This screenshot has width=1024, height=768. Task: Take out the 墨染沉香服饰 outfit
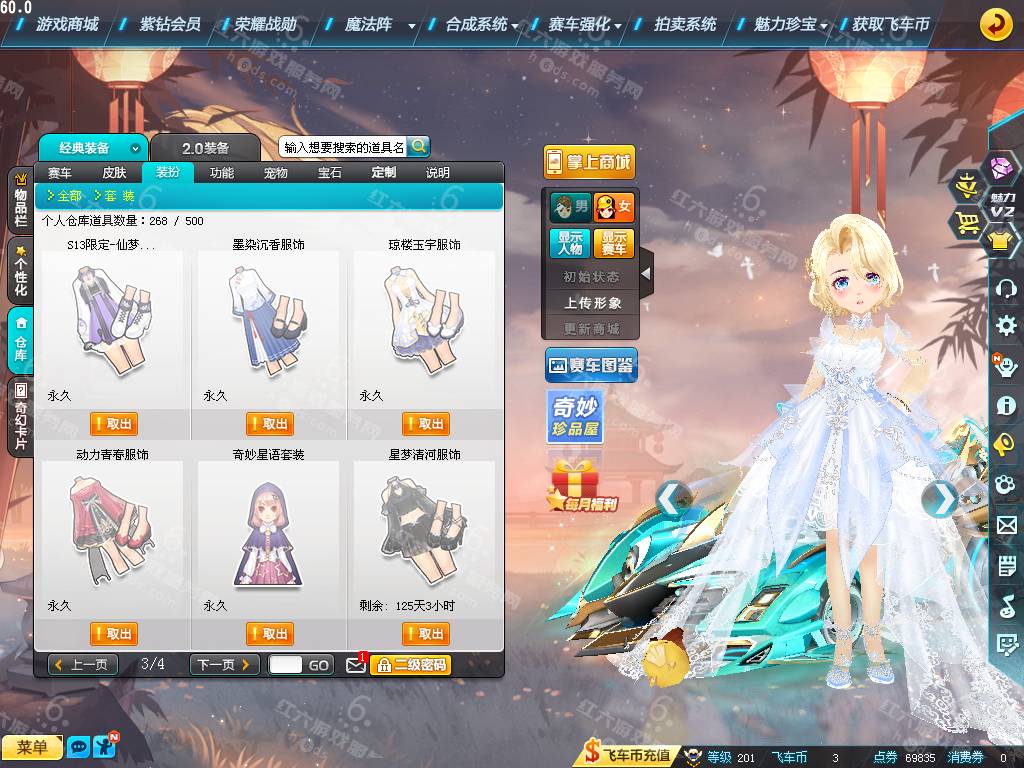(x=270, y=424)
